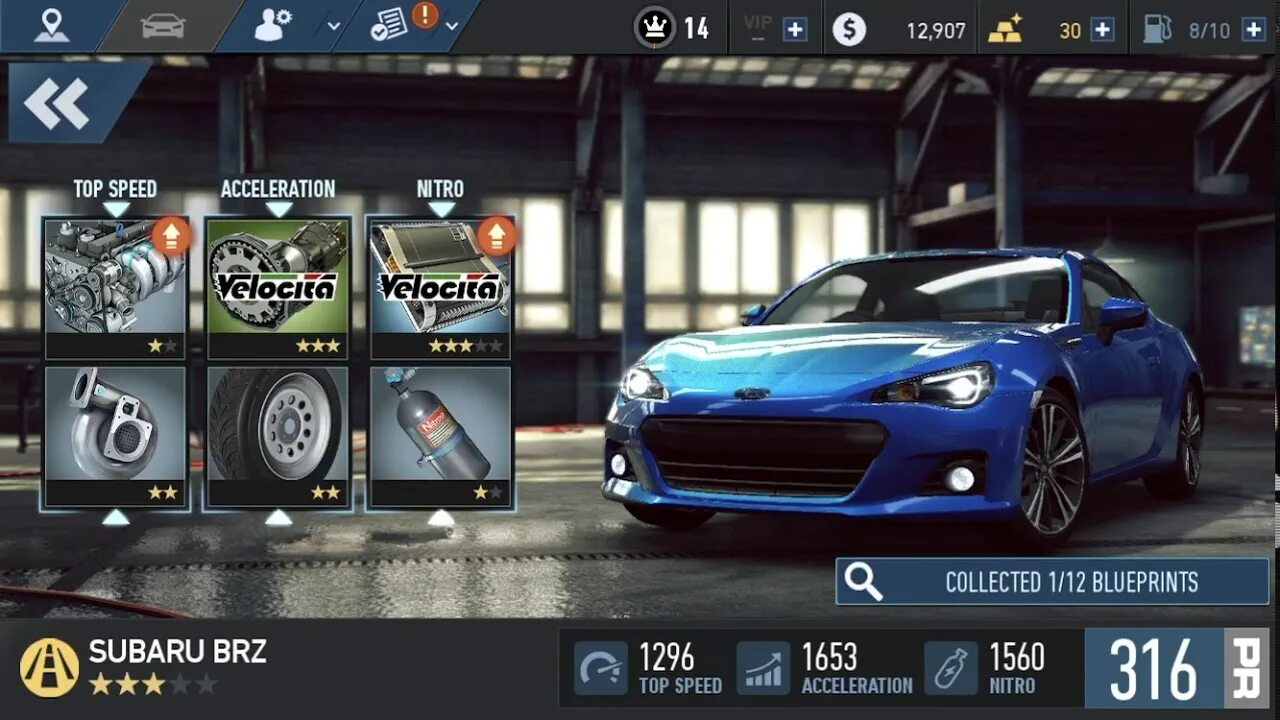The image size is (1280, 720).
Task: Choose the nitro bottle part slot
Action: [x=441, y=436]
